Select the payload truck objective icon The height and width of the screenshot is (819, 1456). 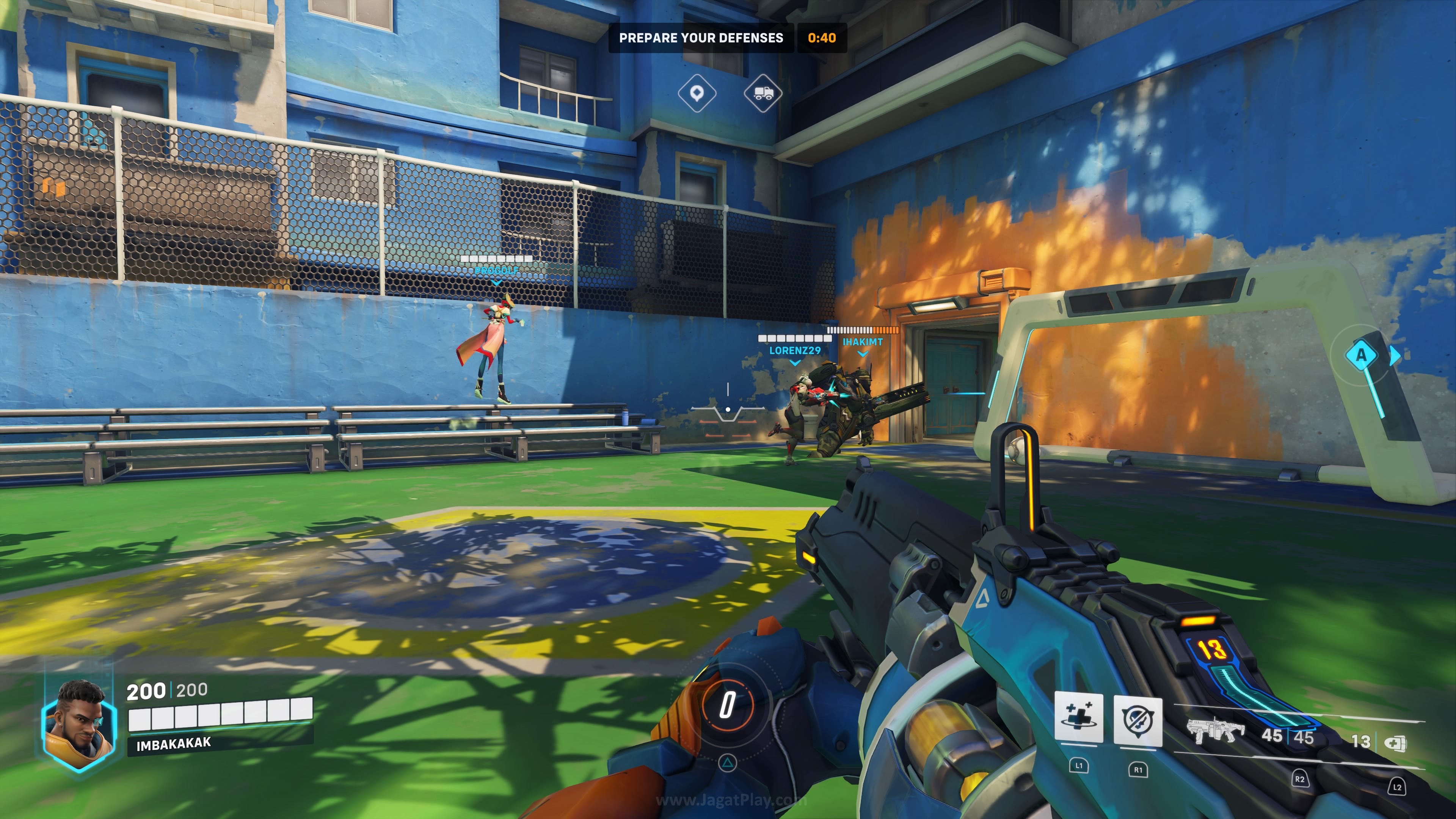click(763, 93)
